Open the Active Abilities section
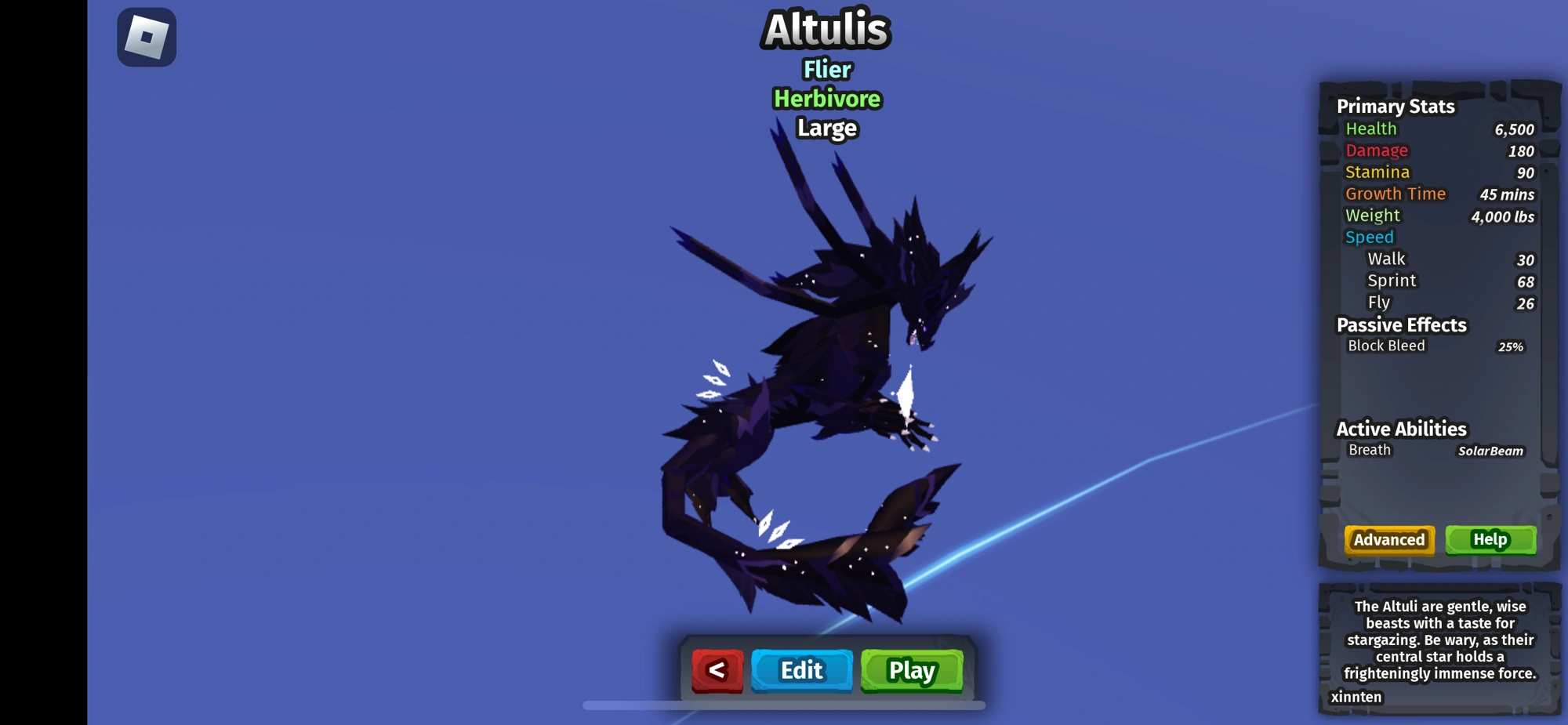This screenshot has width=1568, height=725. [1401, 429]
